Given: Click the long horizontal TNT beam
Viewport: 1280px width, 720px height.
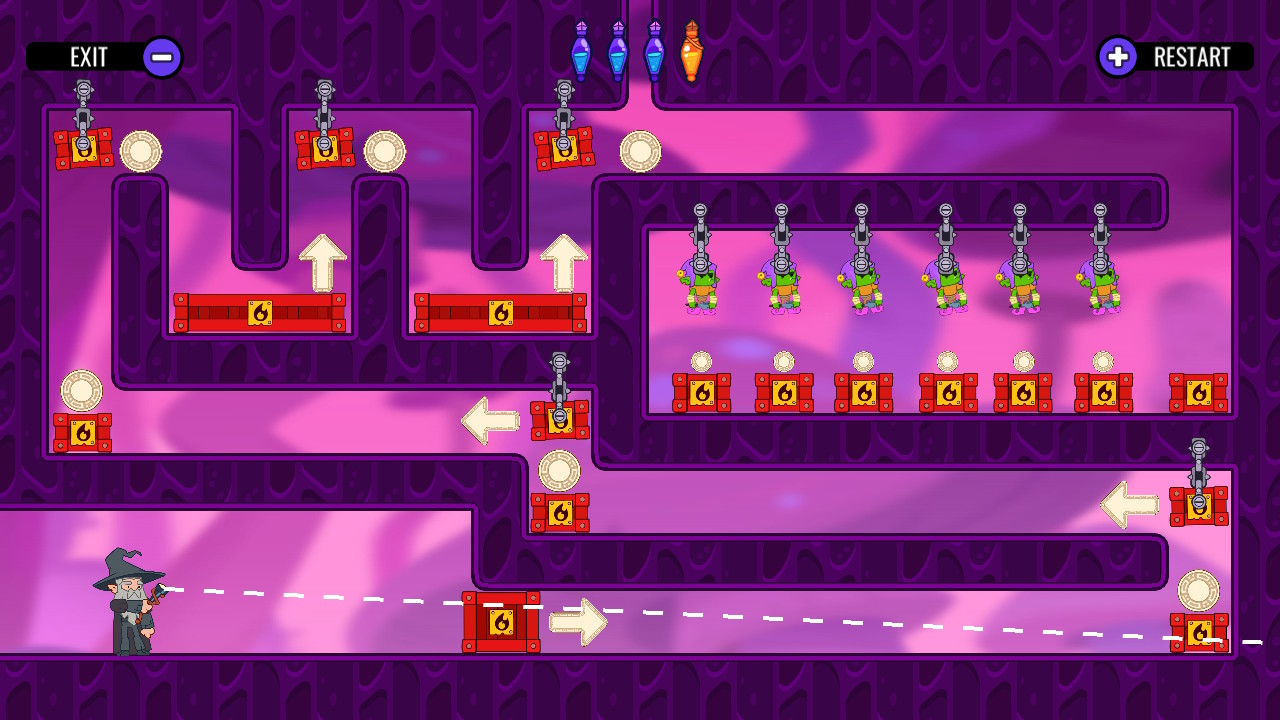Looking at the screenshot, I should tap(262, 310).
